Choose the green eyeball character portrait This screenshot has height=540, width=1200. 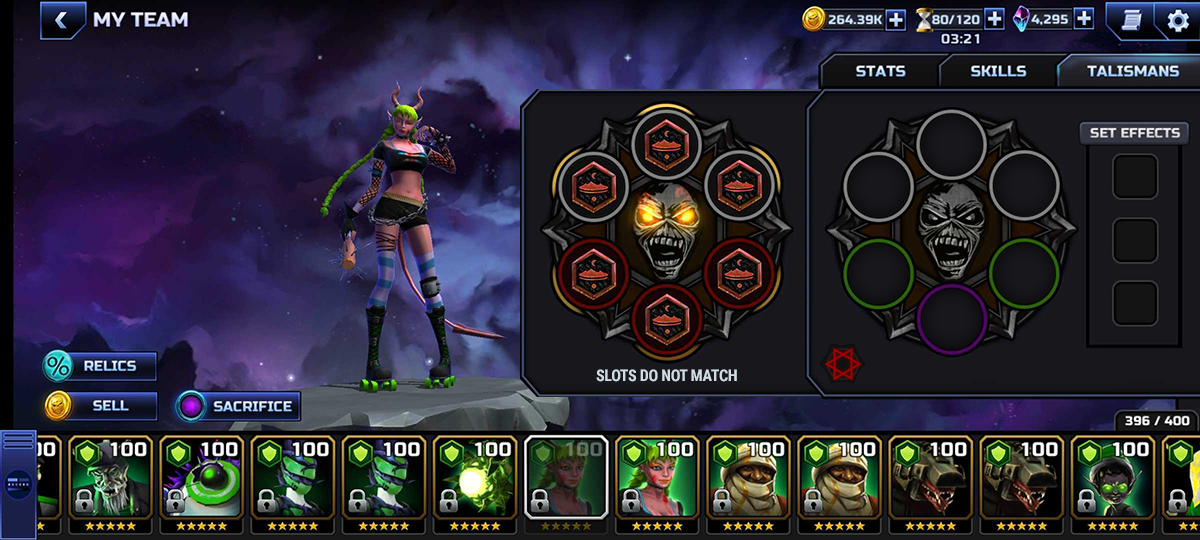(201, 482)
